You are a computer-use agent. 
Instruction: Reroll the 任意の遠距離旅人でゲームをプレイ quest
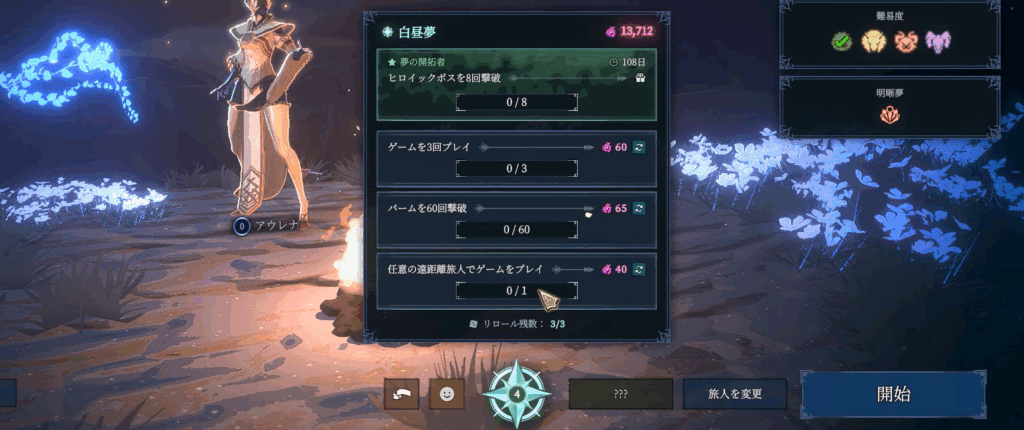[x=639, y=269]
